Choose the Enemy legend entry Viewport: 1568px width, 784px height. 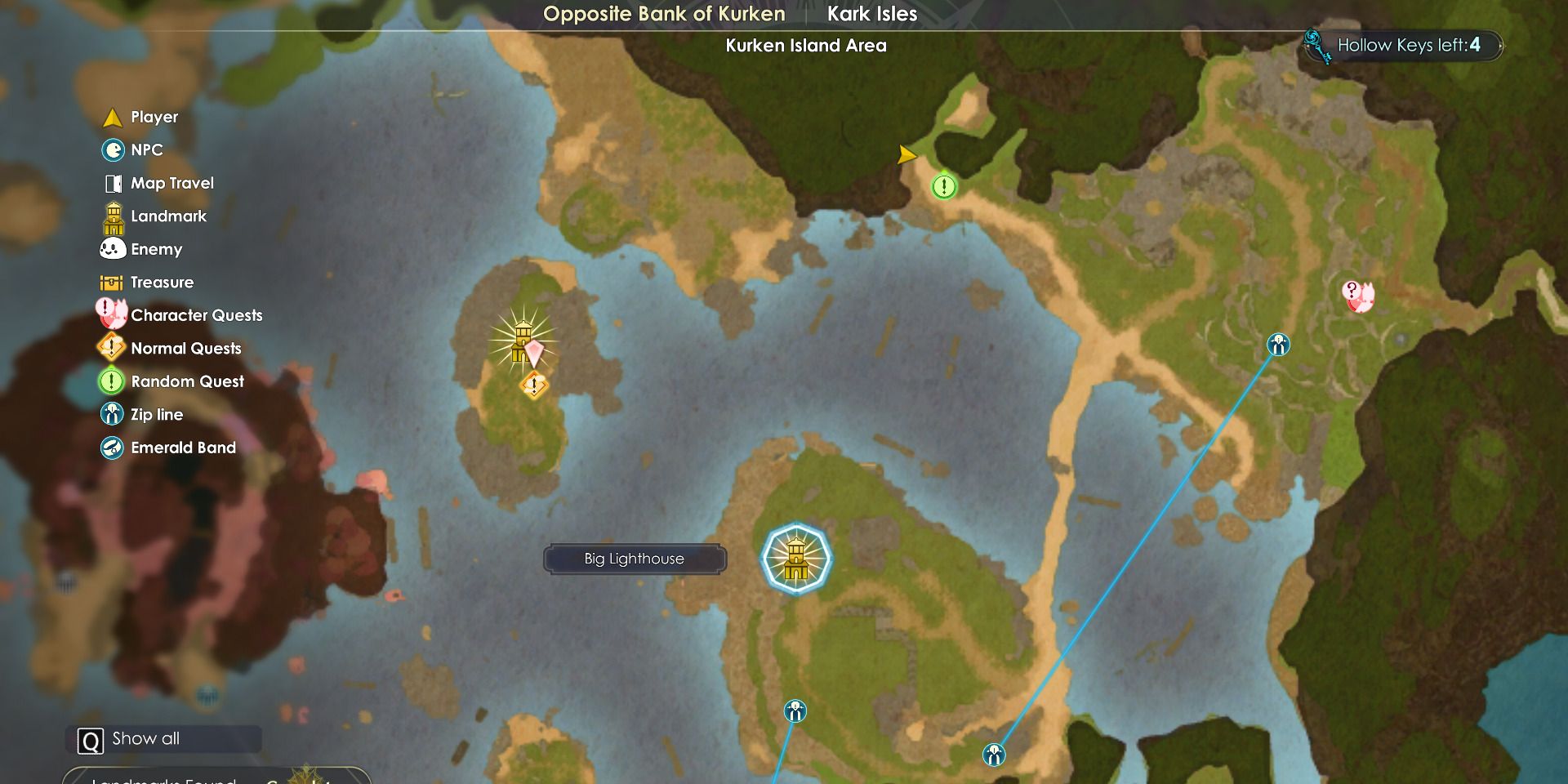coord(156,249)
